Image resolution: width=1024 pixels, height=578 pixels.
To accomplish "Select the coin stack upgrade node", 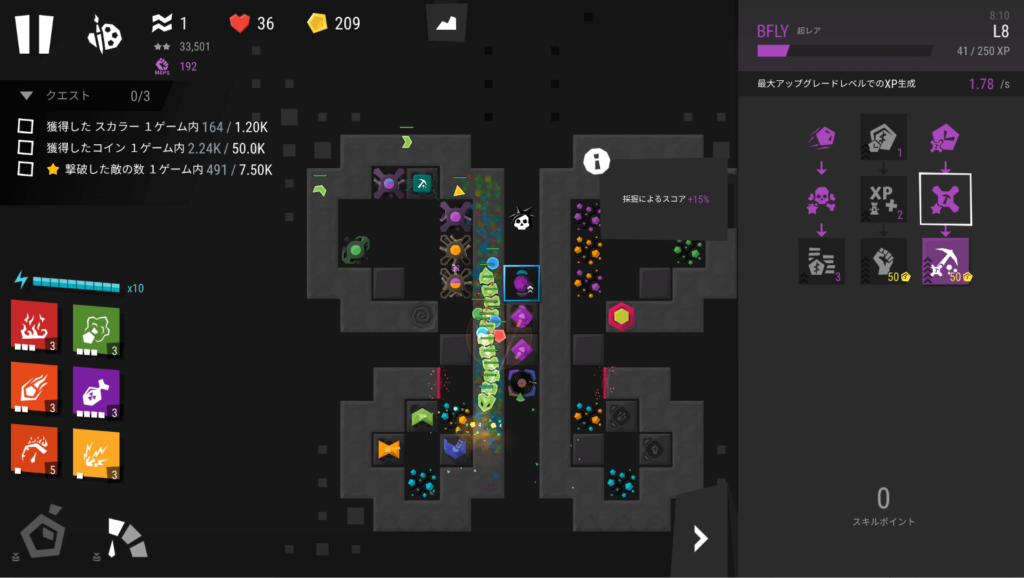I will 822,261.
